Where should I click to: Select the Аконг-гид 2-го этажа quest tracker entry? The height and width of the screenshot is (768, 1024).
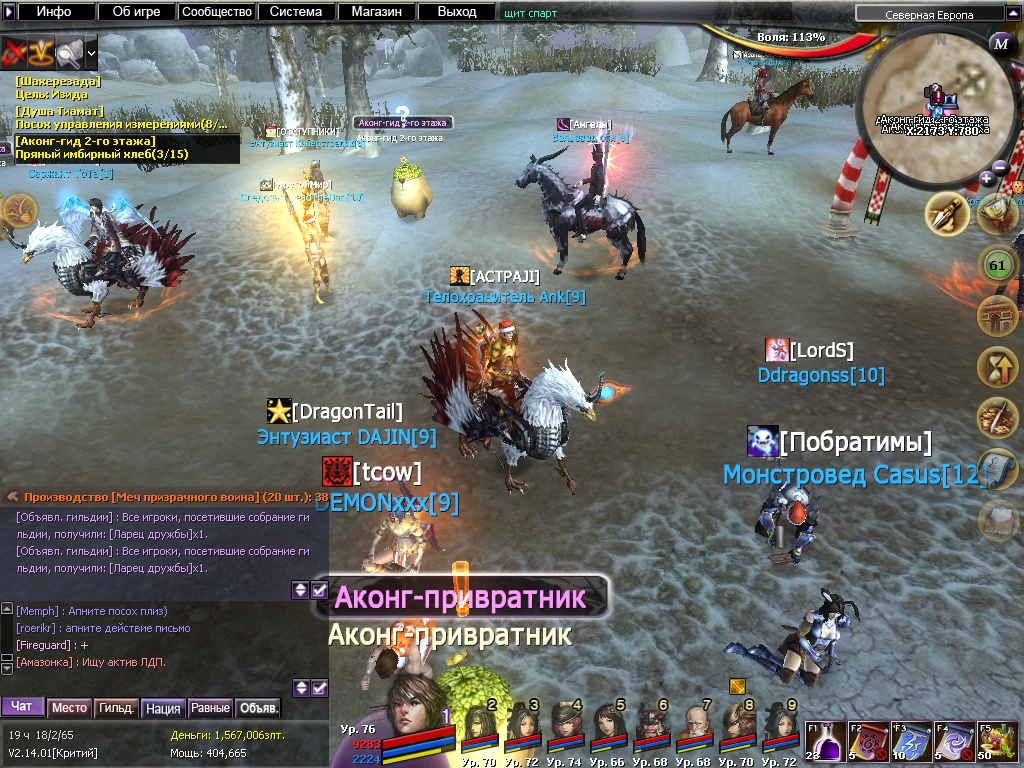tap(85, 141)
